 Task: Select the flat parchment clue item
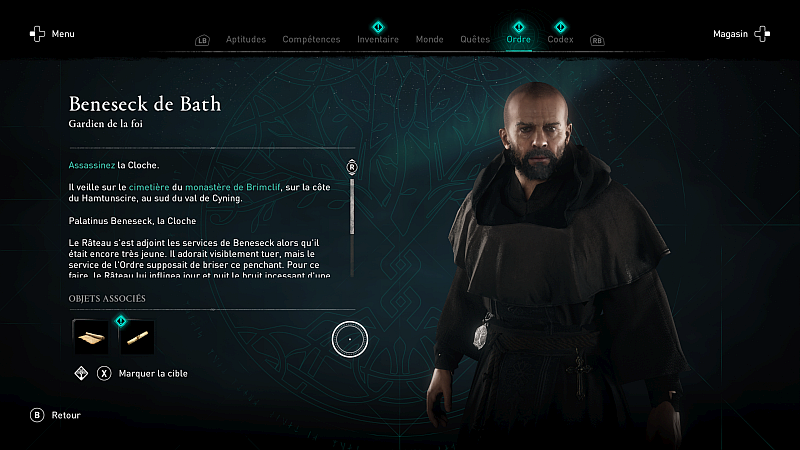tap(91, 337)
